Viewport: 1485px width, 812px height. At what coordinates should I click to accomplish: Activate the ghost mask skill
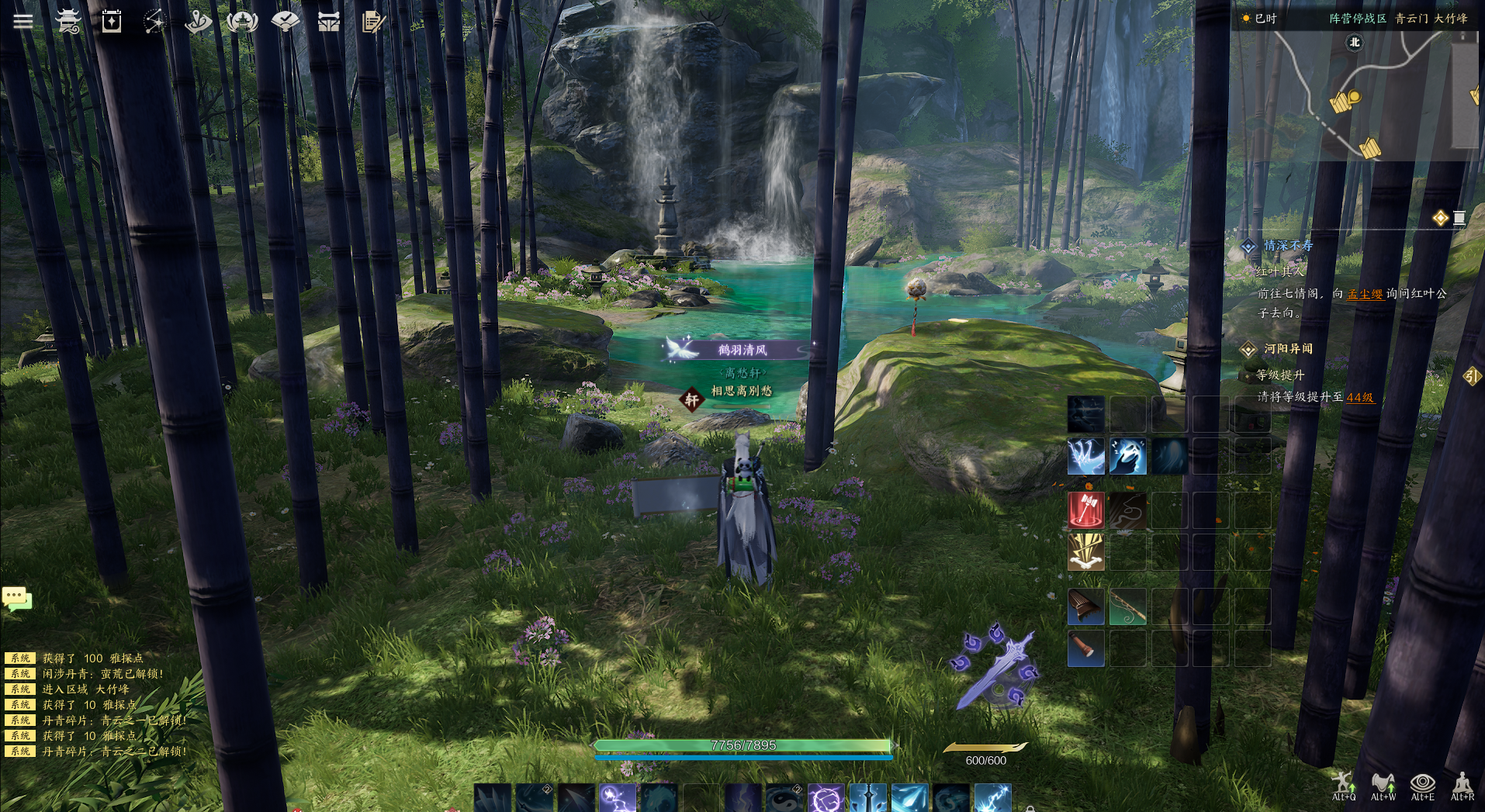pyautogui.click(x=1127, y=456)
